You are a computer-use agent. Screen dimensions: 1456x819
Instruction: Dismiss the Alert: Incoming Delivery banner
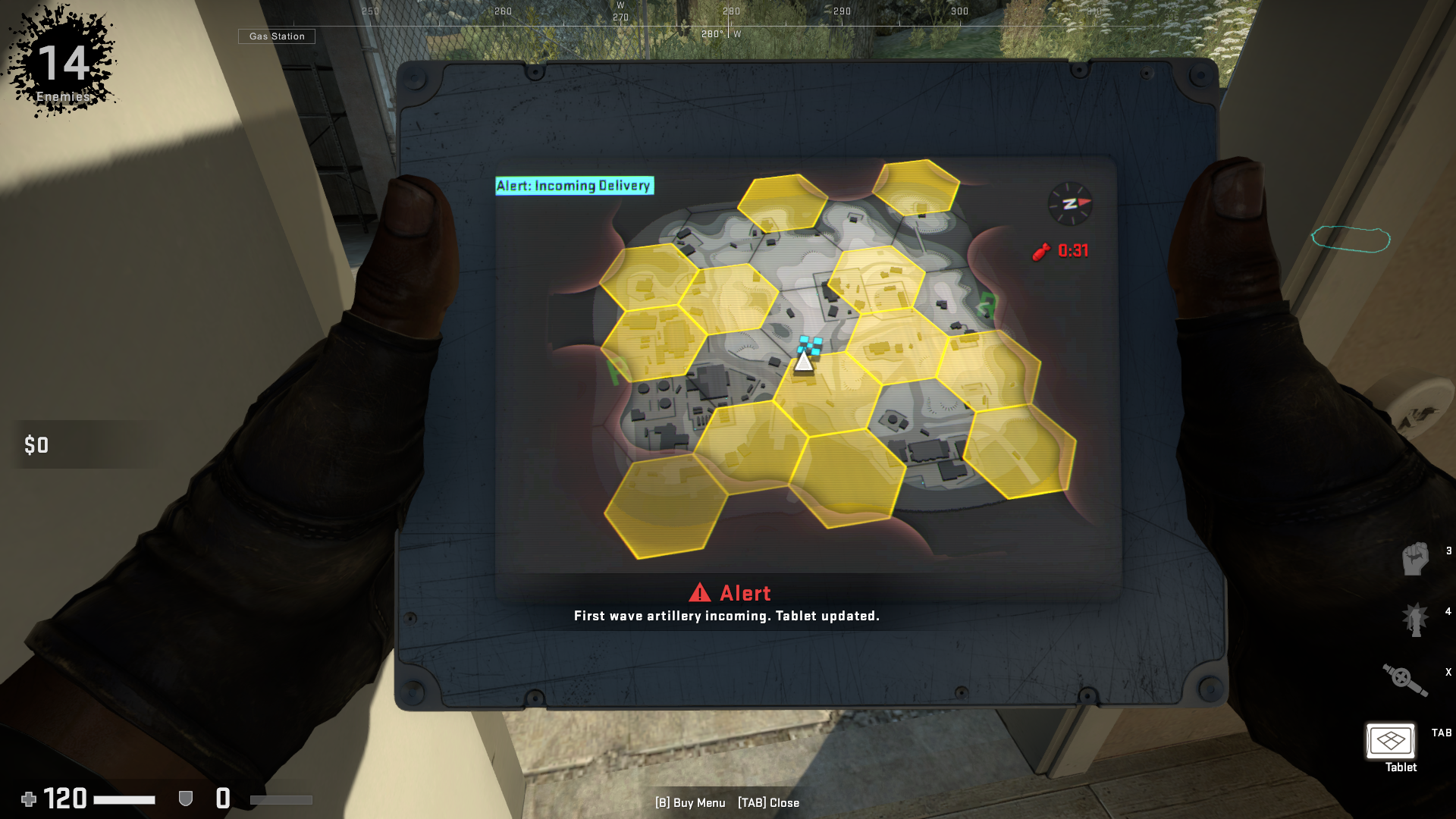574,185
